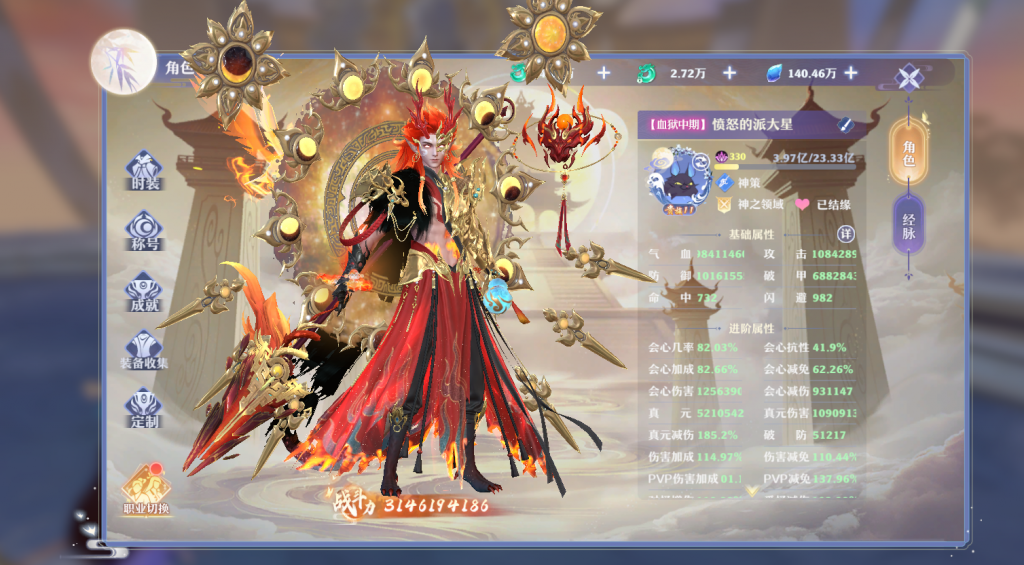The image size is (1024, 565).
Task: Open the 时装 fashion menu
Action: (145, 170)
